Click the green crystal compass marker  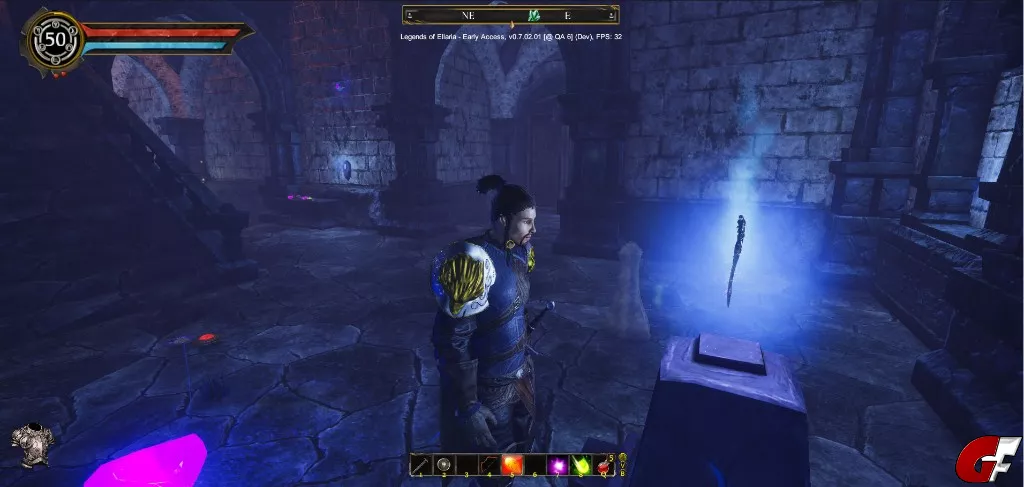535,15
